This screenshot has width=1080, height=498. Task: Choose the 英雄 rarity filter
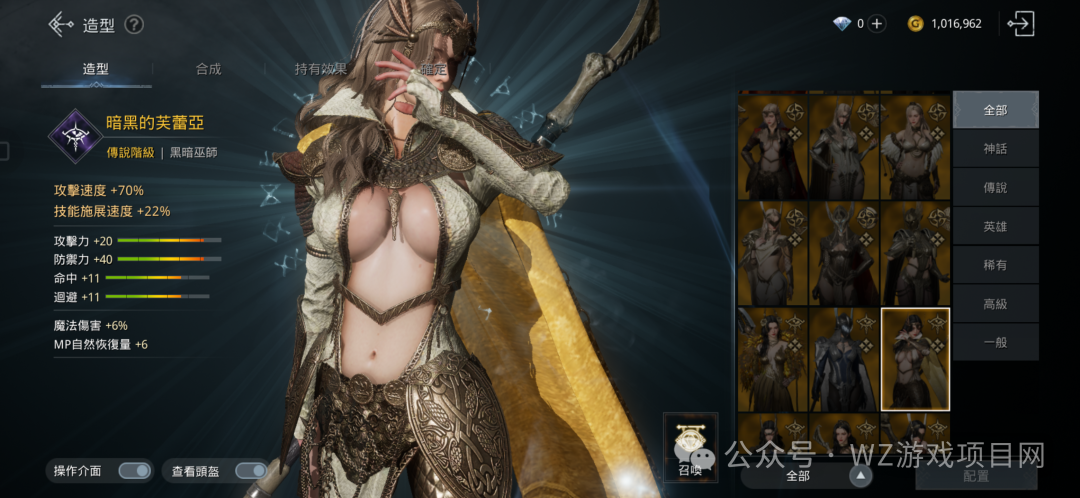(995, 227)
